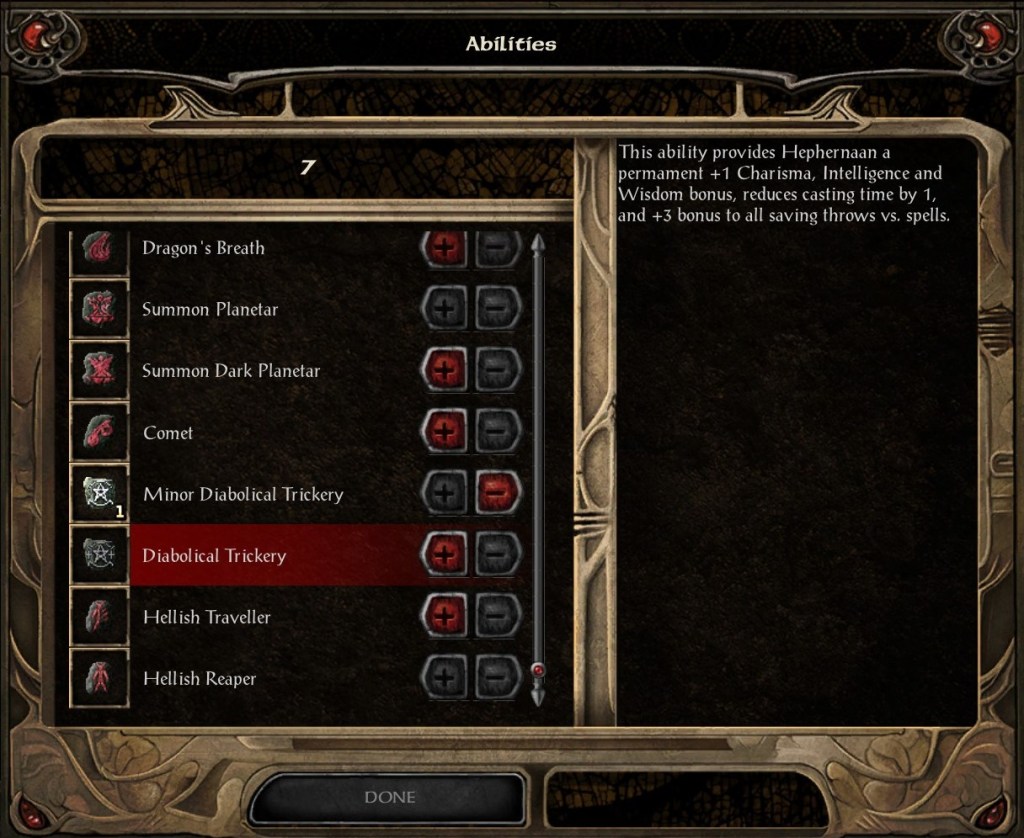Choose the Hellish Reaper ability row

199,679
